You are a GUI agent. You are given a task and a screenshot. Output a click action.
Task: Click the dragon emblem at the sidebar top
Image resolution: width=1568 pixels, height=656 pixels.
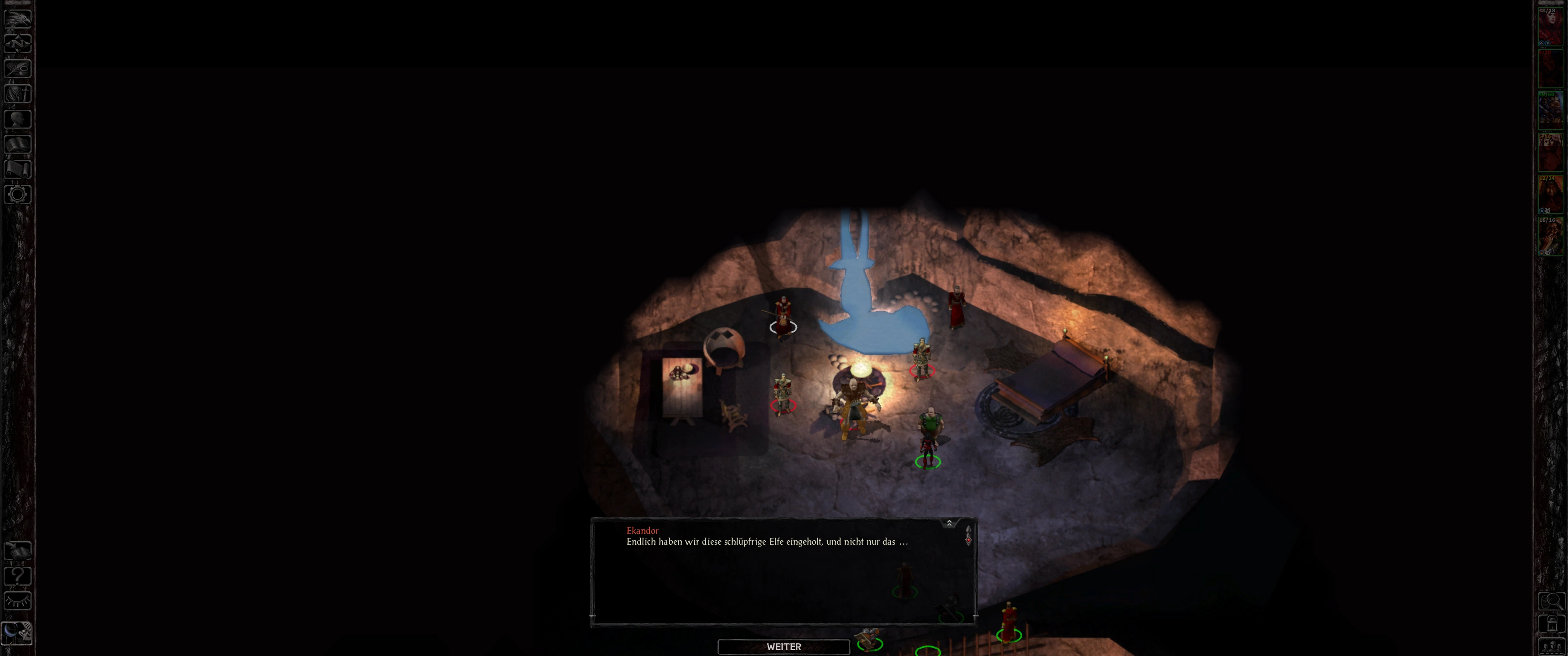pyautogui.click(x=18, y=18)
